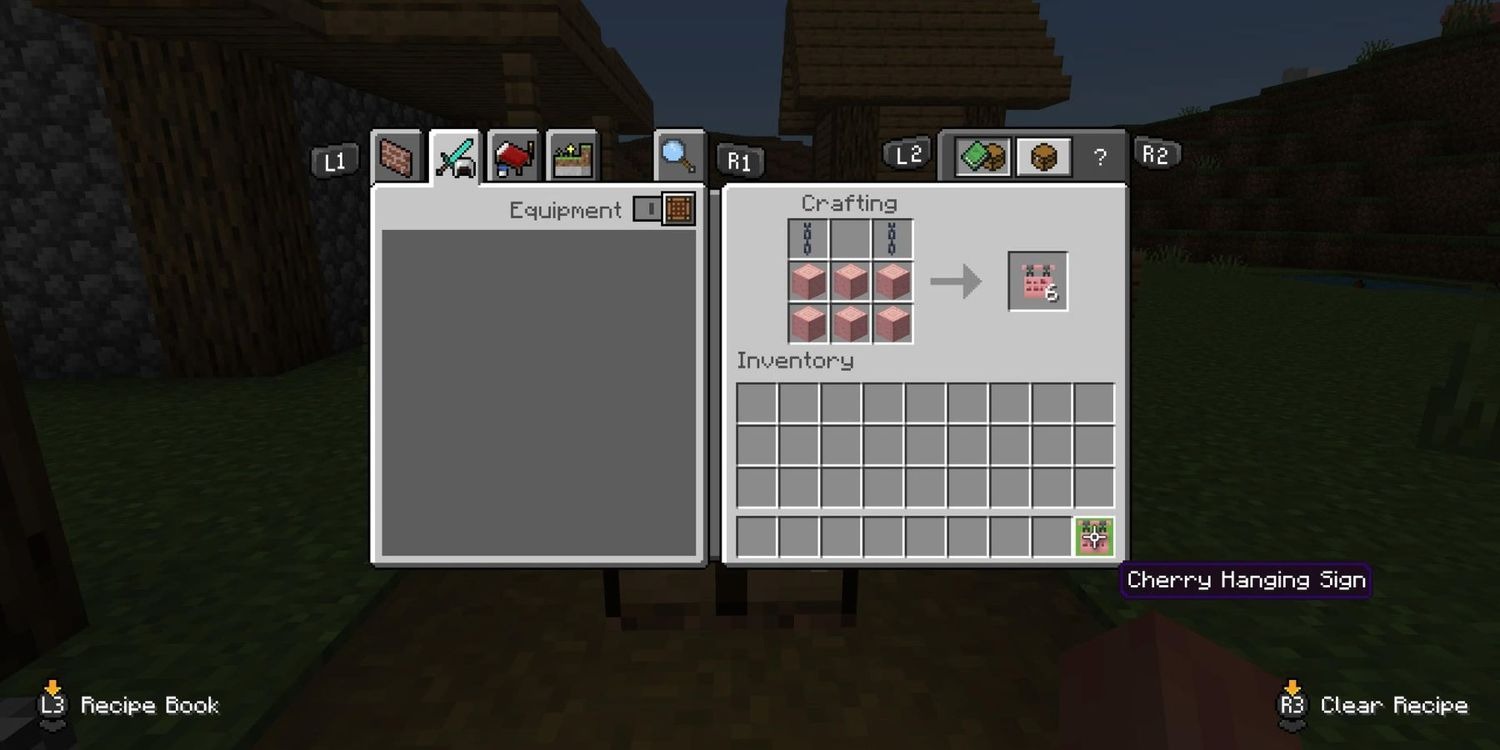Viewport: 1500px width, 750px height.
Task: Open recipe search with the magnifying glass icon
Action: [678, 155]
